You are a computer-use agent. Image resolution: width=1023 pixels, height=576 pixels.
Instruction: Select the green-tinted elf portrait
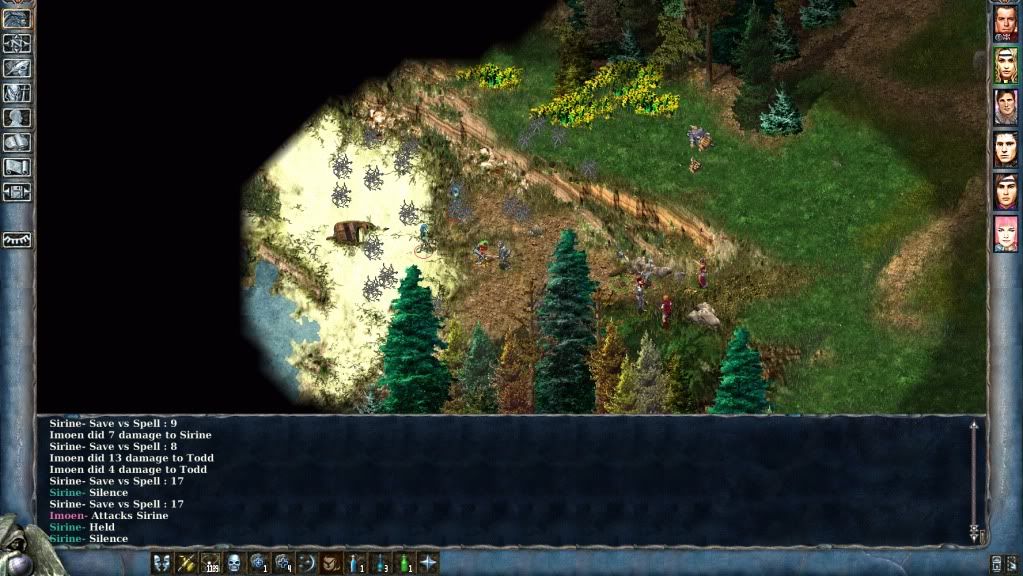pyautogui.click(x=1005, y=66)
